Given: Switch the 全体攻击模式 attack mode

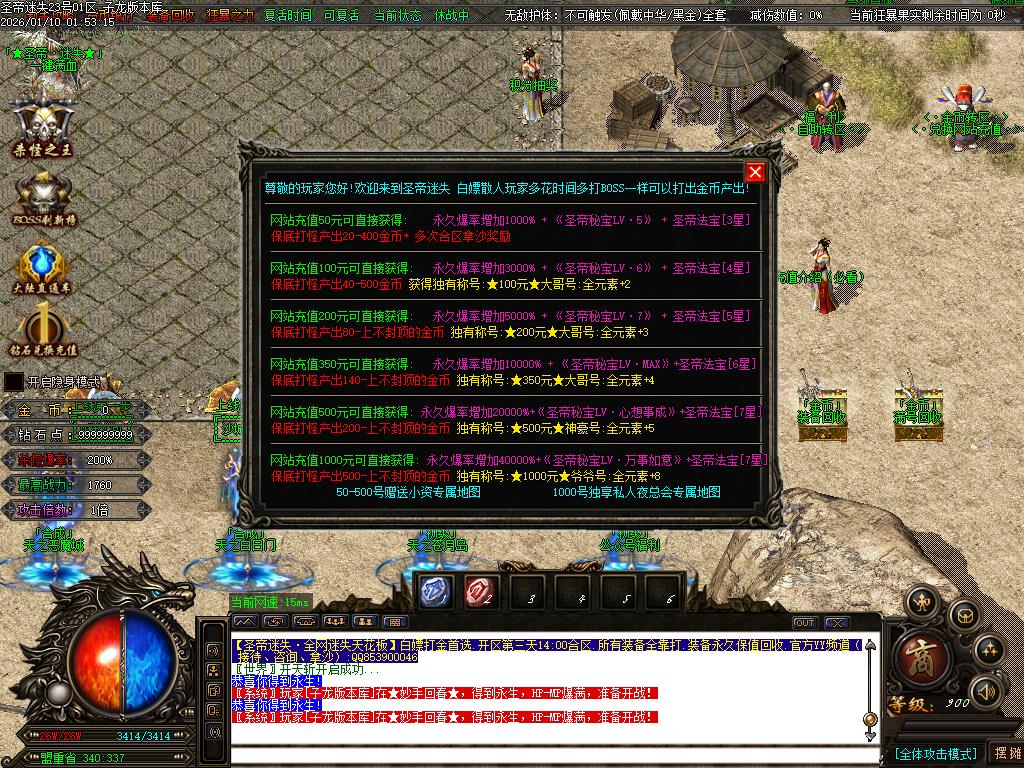Looking at the screenshot, I should 935,753.
